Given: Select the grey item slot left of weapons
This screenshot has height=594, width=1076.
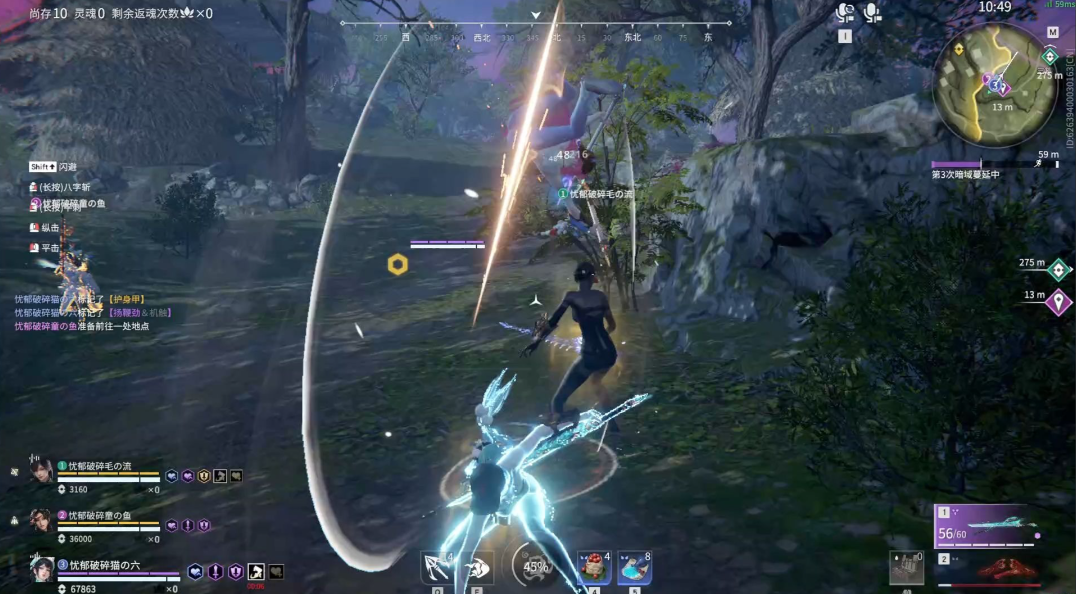Looking at the screenshot, I should tap(906, 568).
